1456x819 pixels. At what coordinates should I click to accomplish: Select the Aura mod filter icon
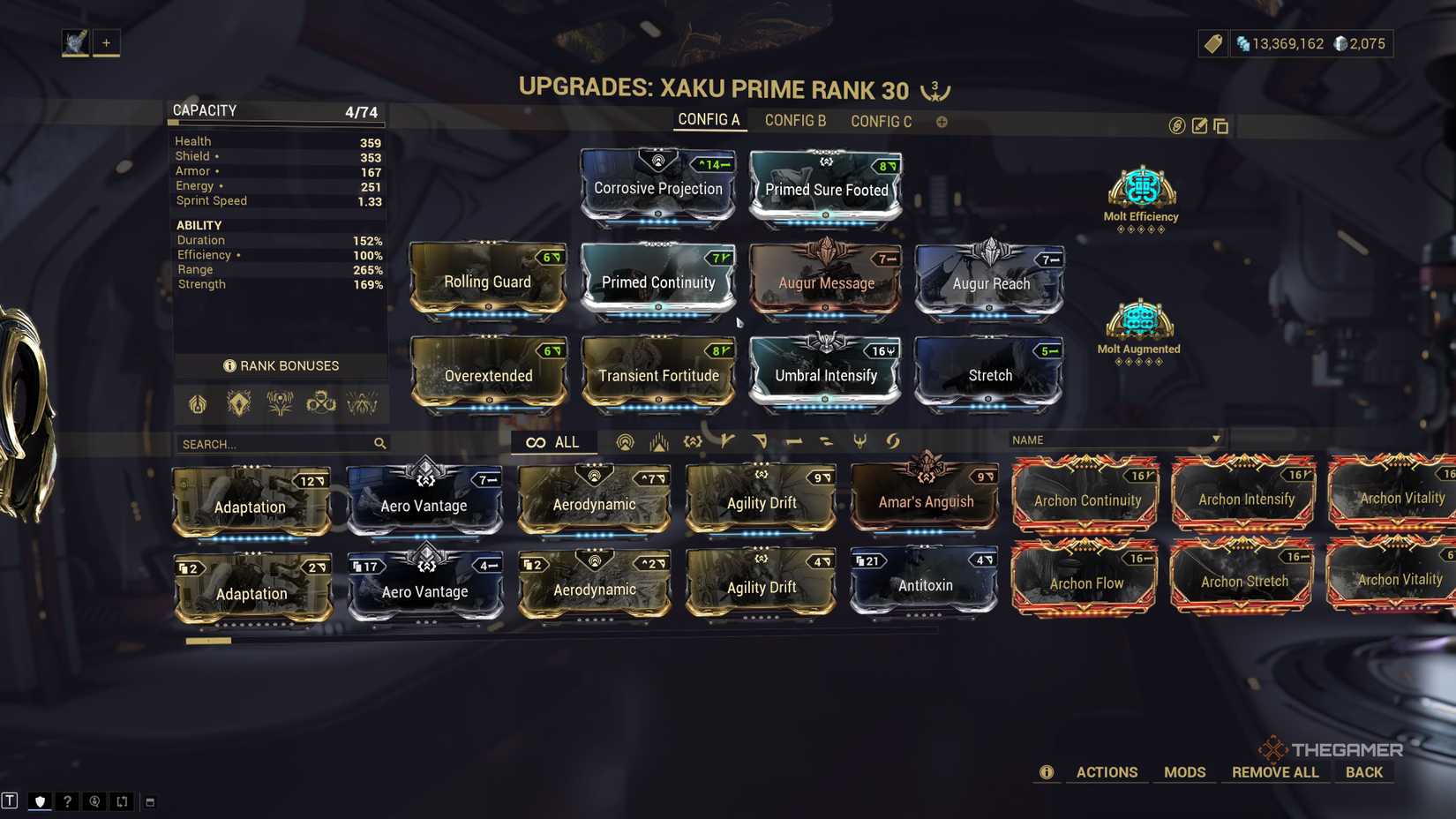point(627,440)
